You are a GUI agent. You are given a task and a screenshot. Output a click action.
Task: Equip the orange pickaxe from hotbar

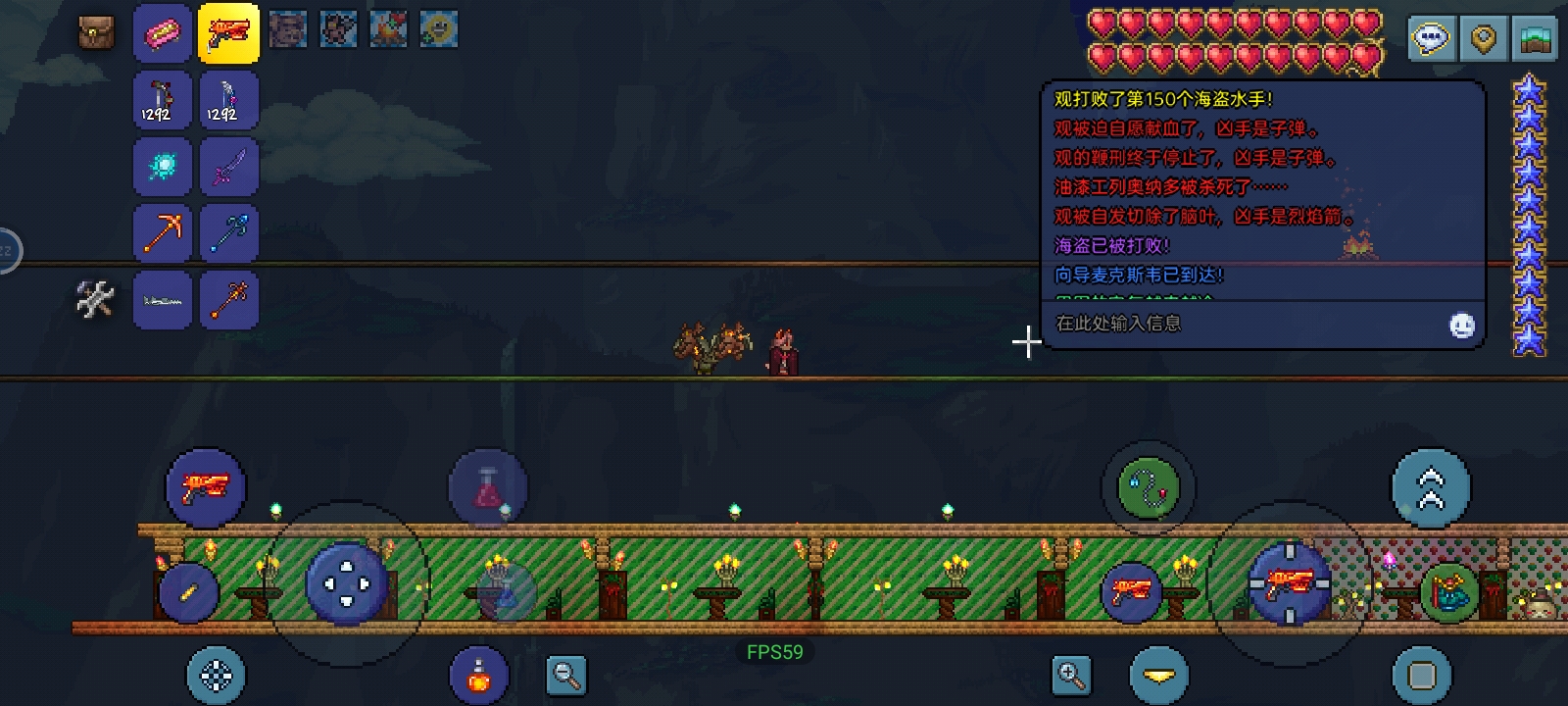[x=163, y=232]
